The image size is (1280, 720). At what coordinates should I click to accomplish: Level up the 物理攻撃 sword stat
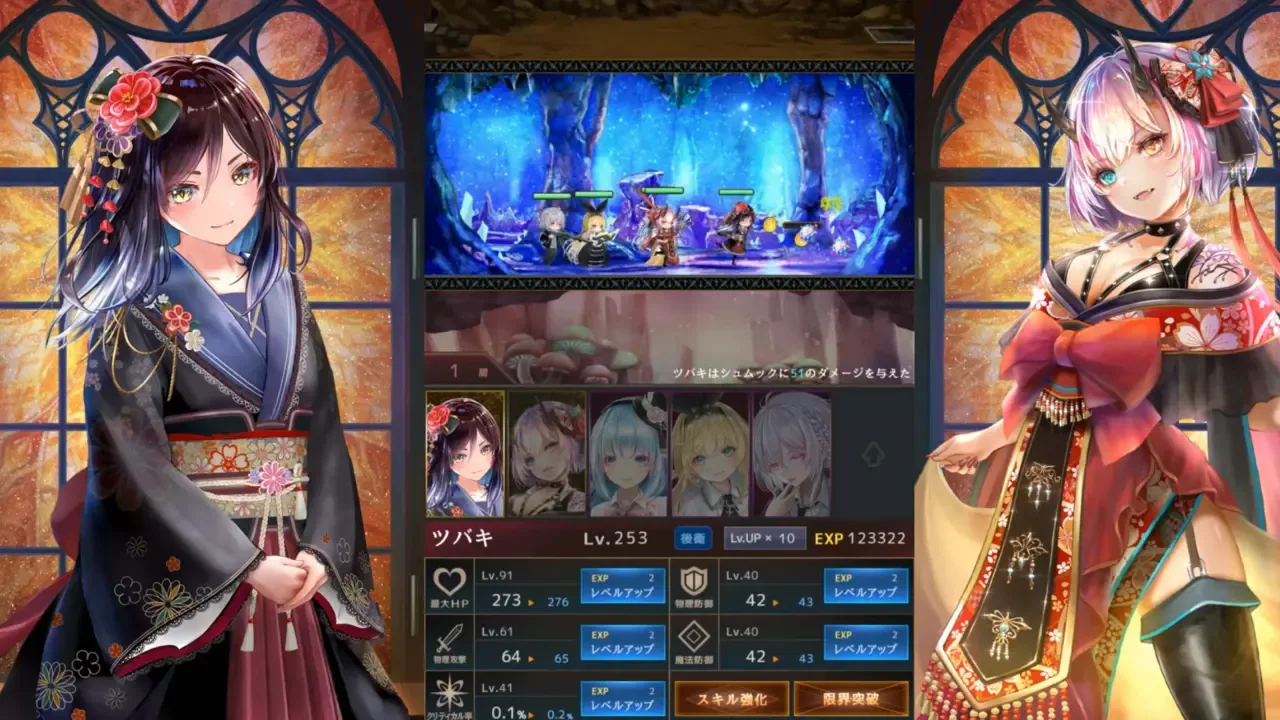622,642
